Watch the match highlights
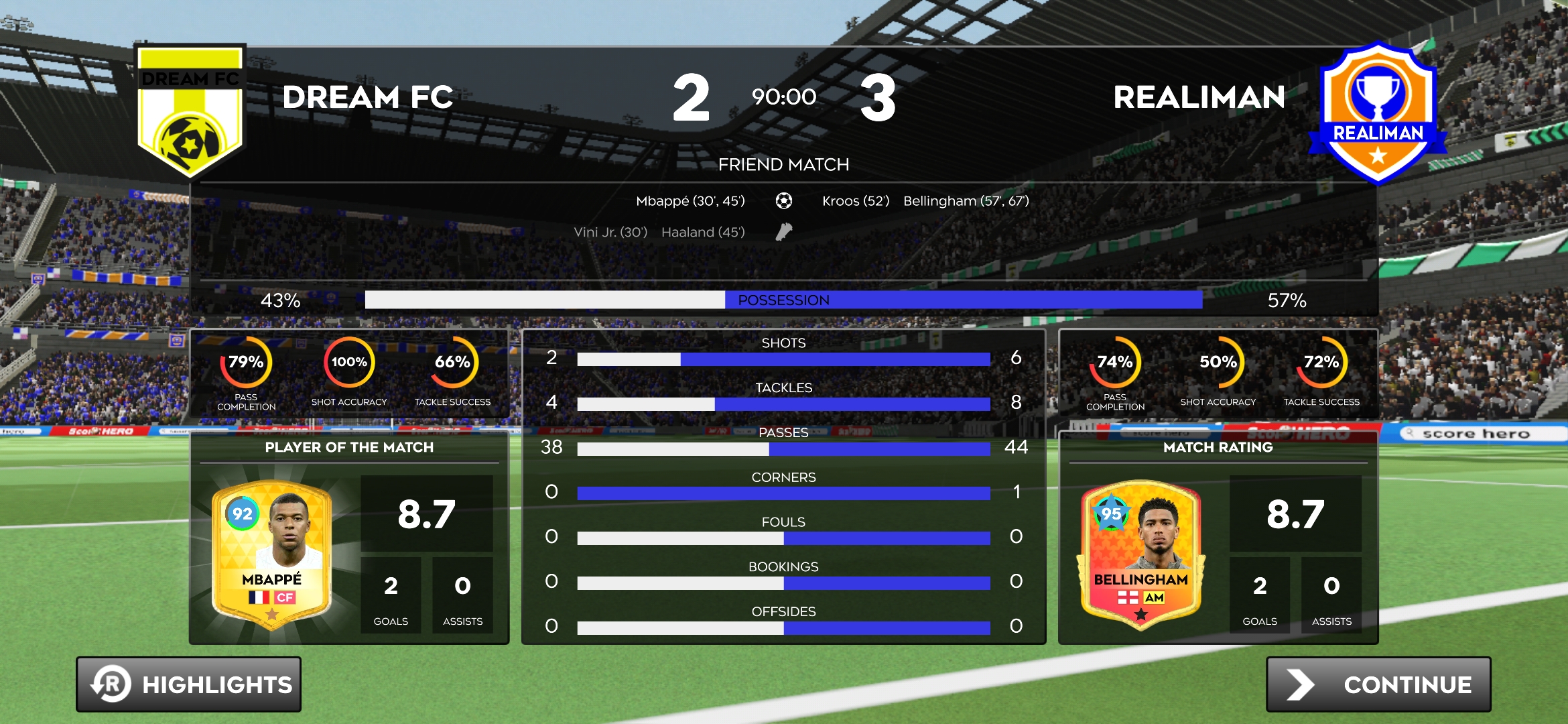1568x724 pixels. (x=188, y=684)
